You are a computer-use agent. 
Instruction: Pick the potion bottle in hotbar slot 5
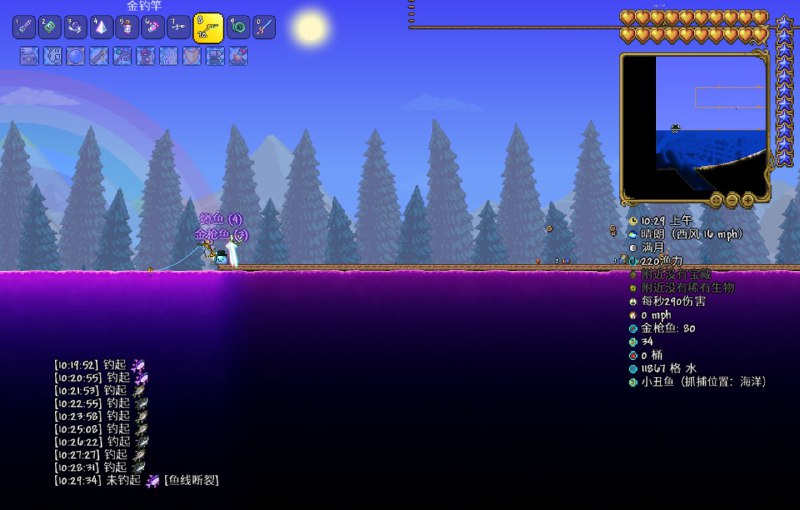[x=127, y=27]
